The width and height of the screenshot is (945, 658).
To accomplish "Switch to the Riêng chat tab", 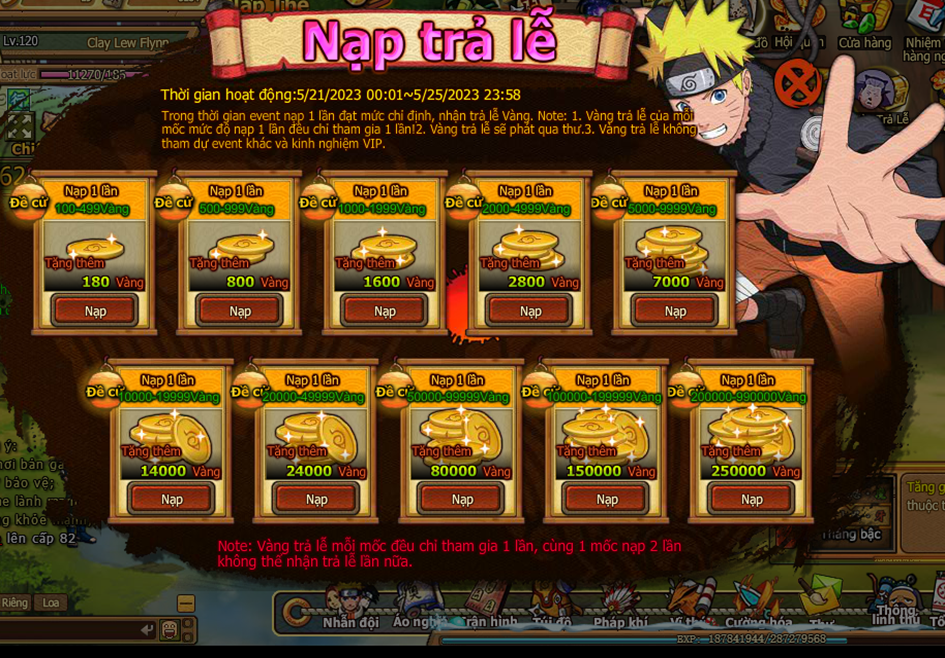I will pyautogui.click(x=15, y=603).
